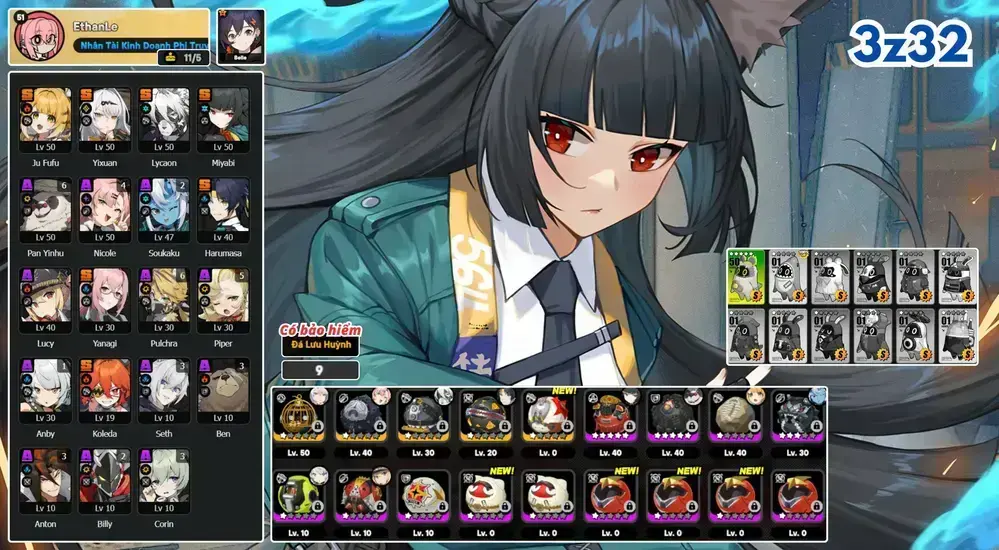Click the EthanLe player profile avatar
The height and width of the screenshot is (550, 999).
coord(34,36)
